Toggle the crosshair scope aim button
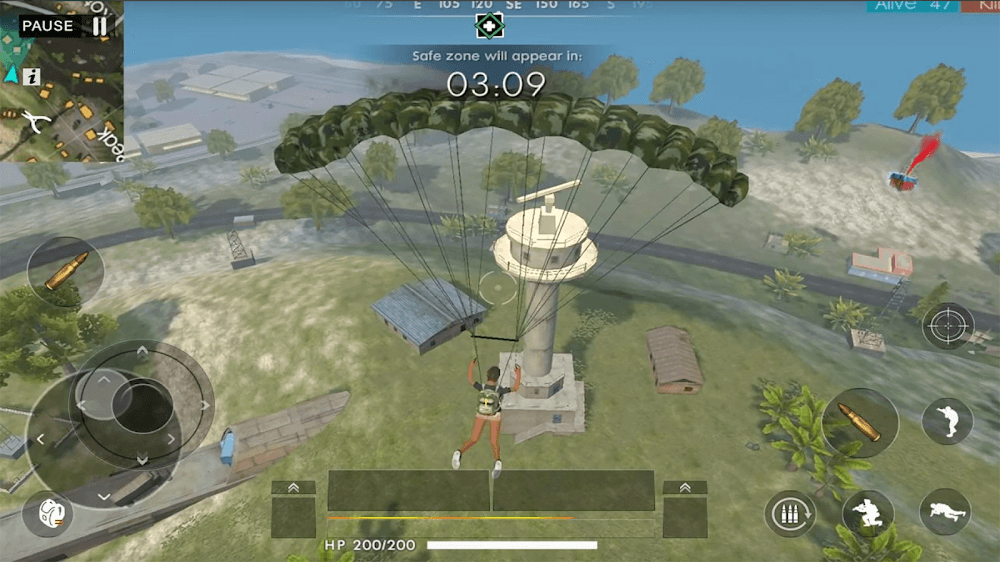The image size is (1000, 562). (947, 326)
